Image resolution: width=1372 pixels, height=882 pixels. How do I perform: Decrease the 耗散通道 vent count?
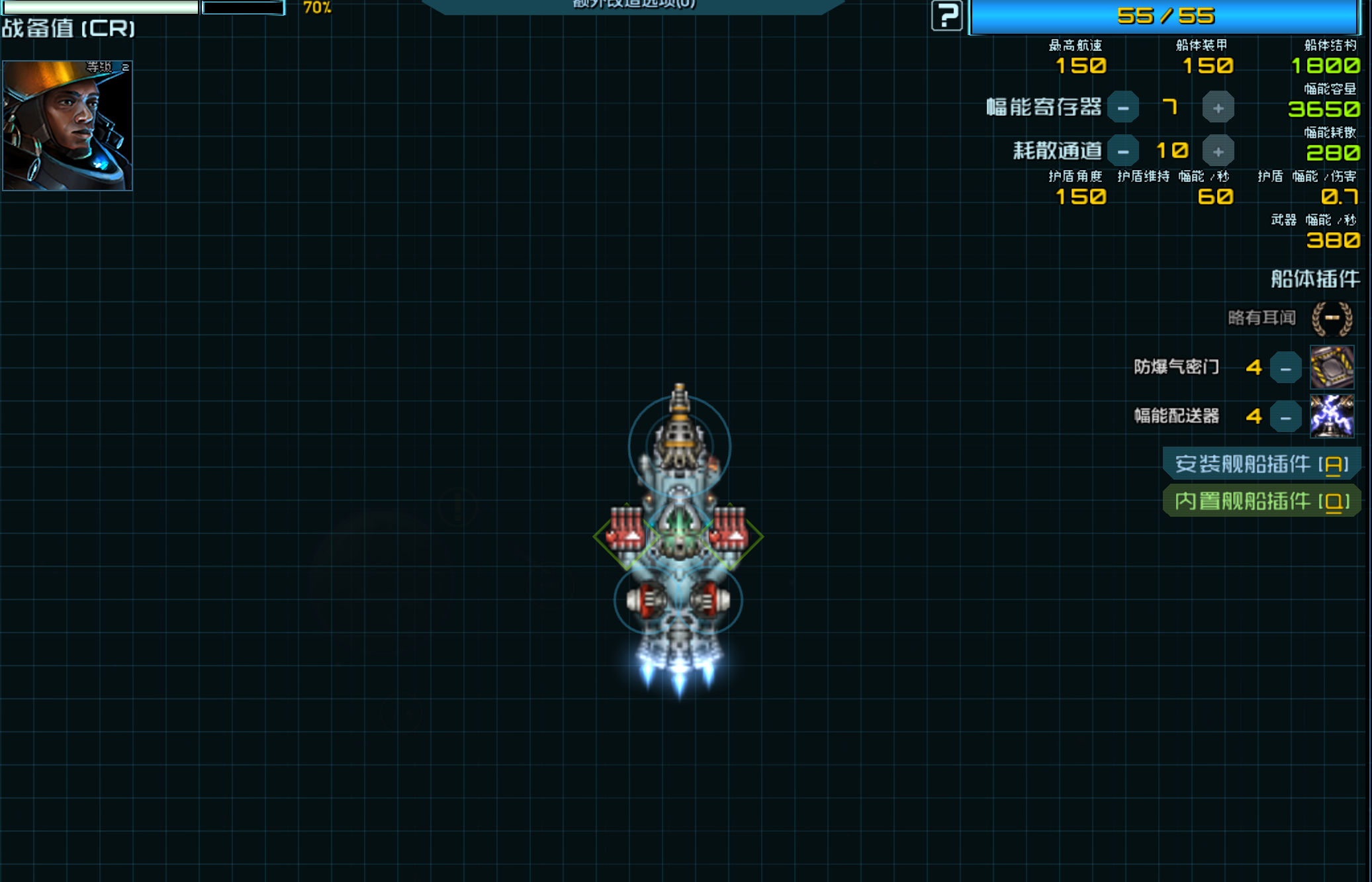(1122, 152)
